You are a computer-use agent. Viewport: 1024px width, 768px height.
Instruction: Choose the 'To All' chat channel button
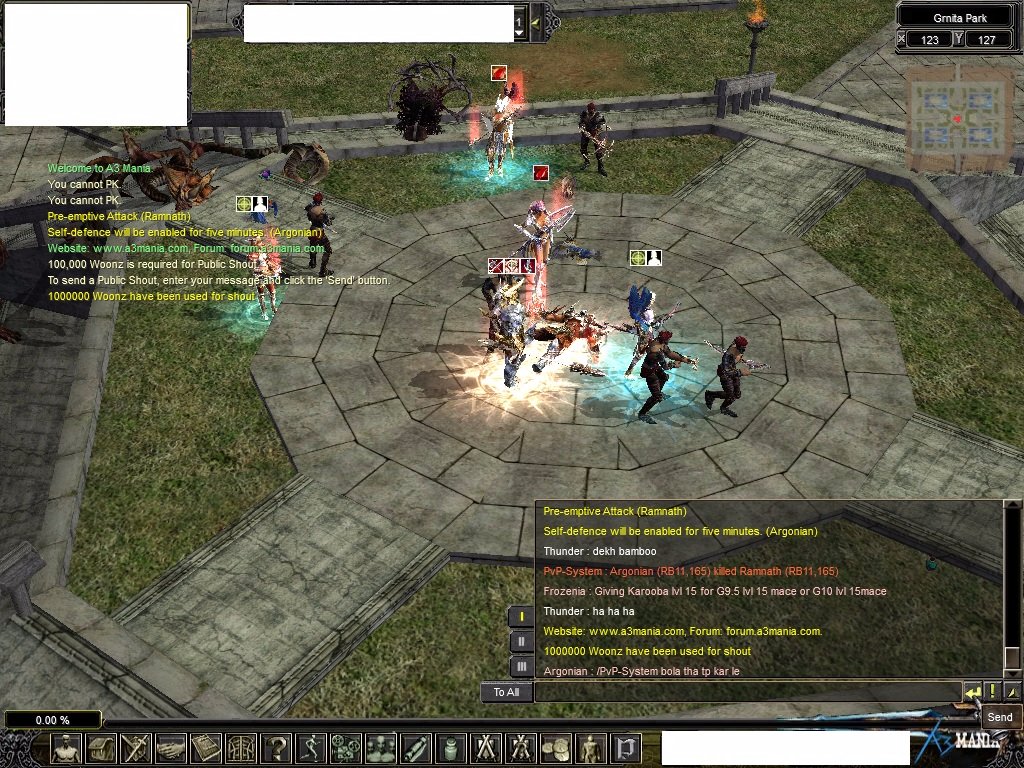point(506,692)
